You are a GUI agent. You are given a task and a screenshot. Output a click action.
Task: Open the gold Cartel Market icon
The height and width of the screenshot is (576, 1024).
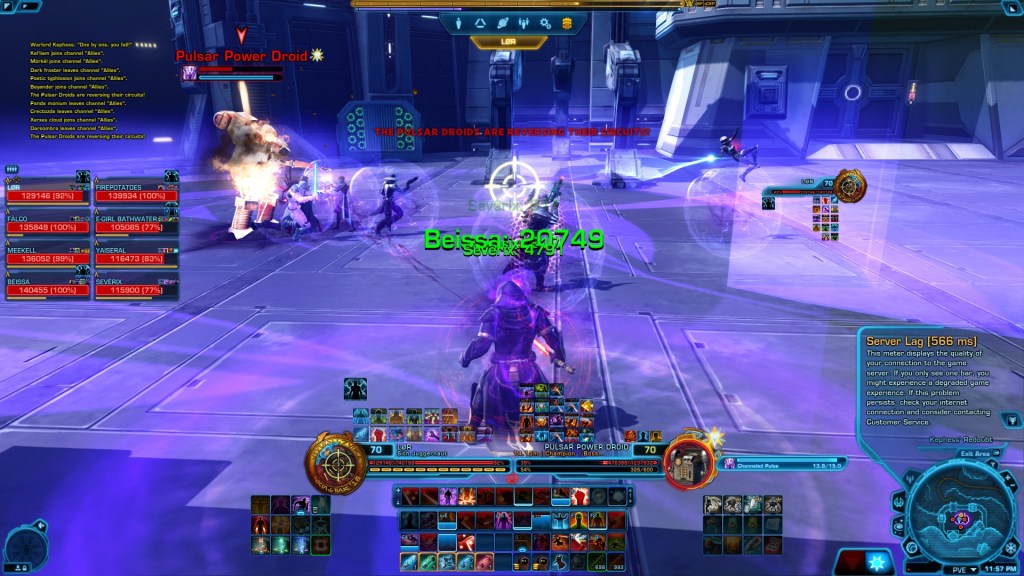click(x=567, y=23)
